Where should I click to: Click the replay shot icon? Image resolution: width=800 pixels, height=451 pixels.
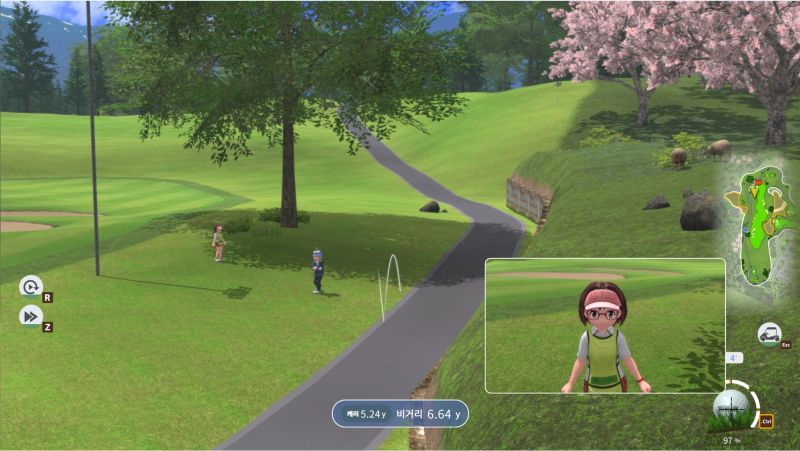31,287
